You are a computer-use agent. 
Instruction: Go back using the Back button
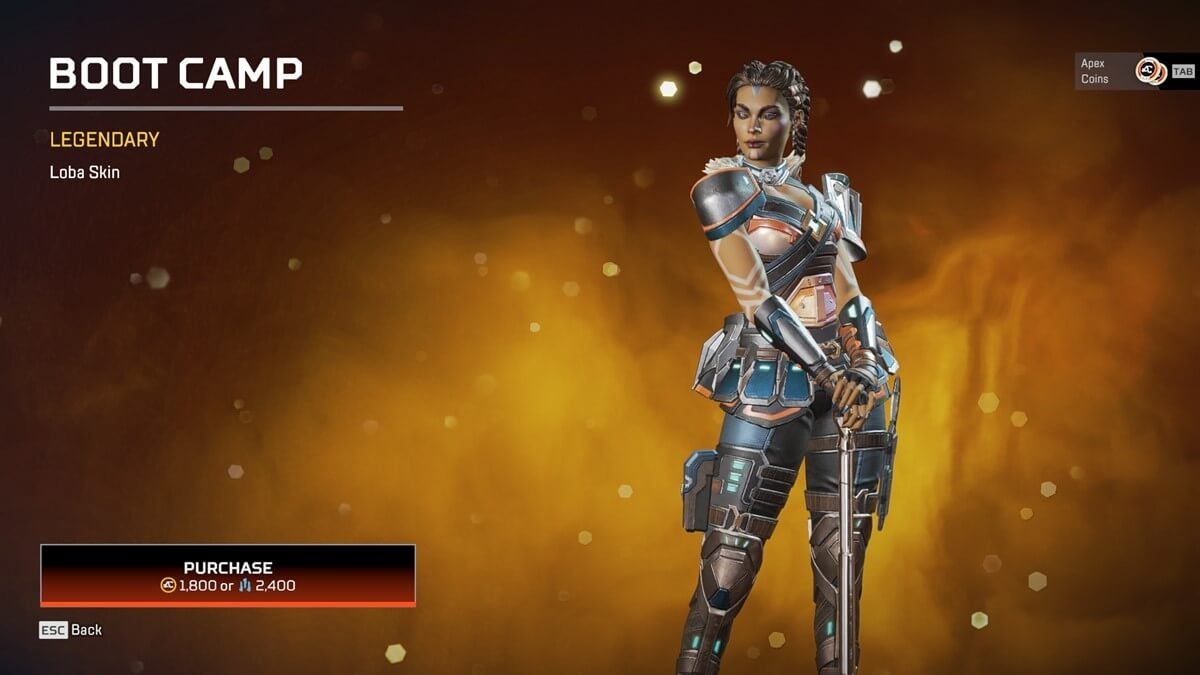click(71, 630)
